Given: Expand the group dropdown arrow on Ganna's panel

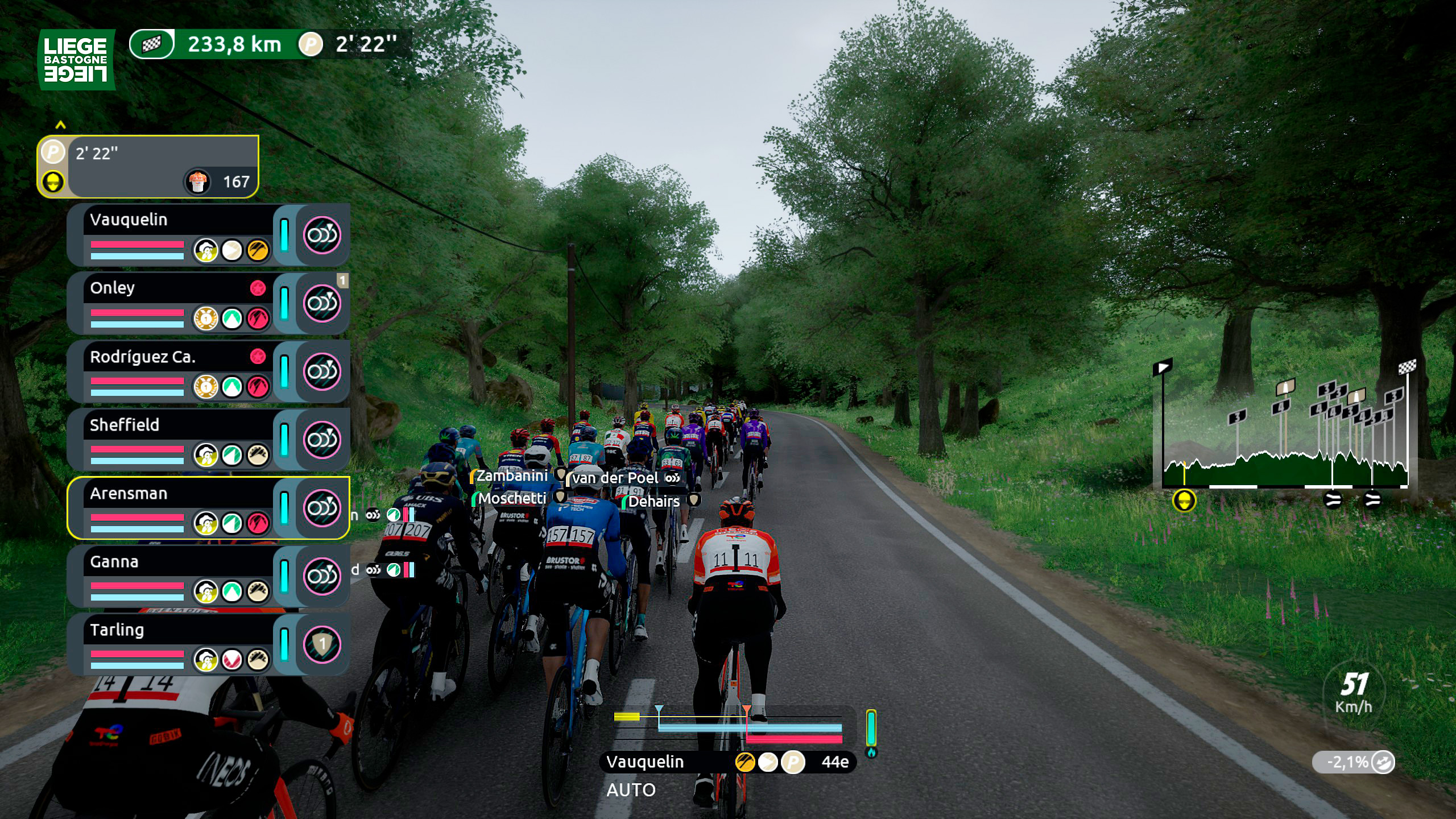Looking at the screenshot, I should coord(321,577).
